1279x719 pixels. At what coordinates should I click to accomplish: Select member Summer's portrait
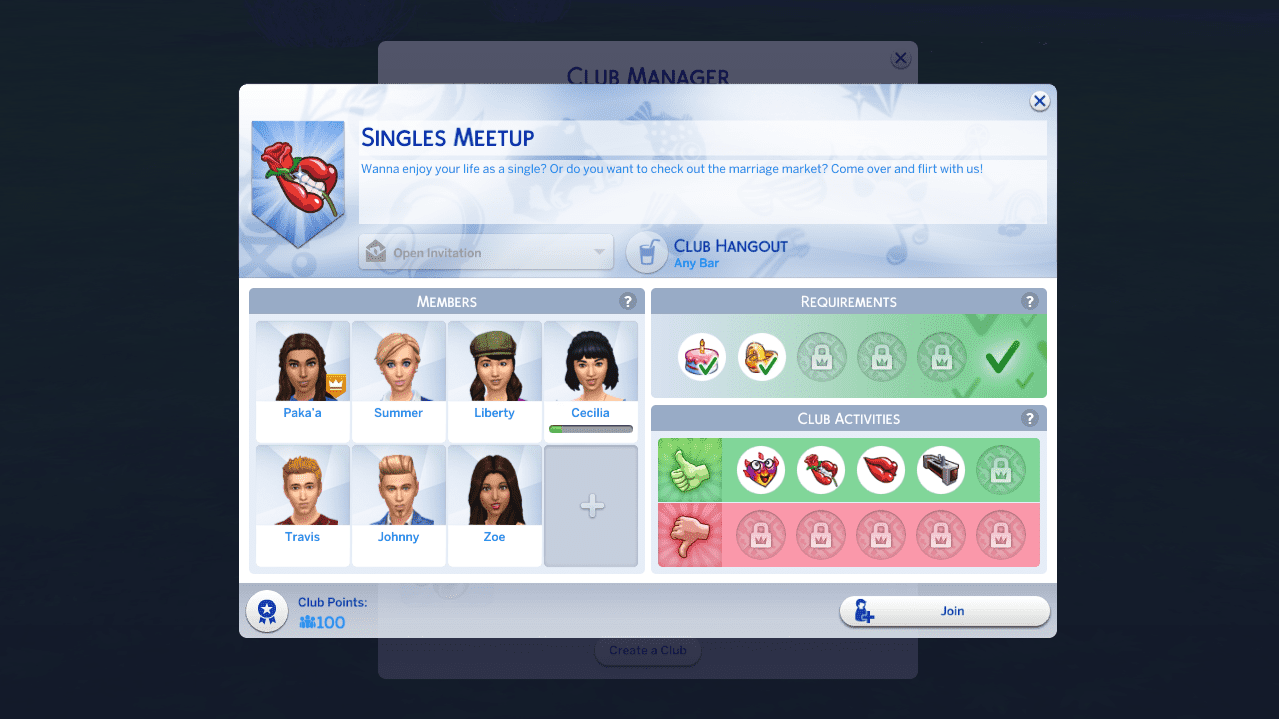[398, 370]
